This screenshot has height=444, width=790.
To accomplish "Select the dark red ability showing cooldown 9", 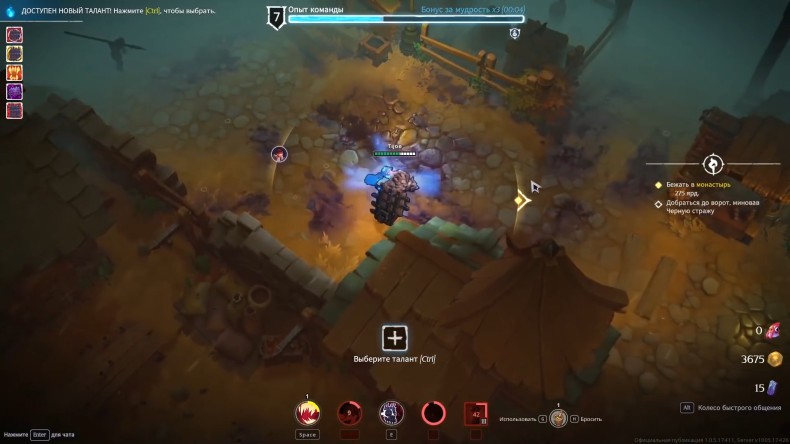I will tap(349, 412).
